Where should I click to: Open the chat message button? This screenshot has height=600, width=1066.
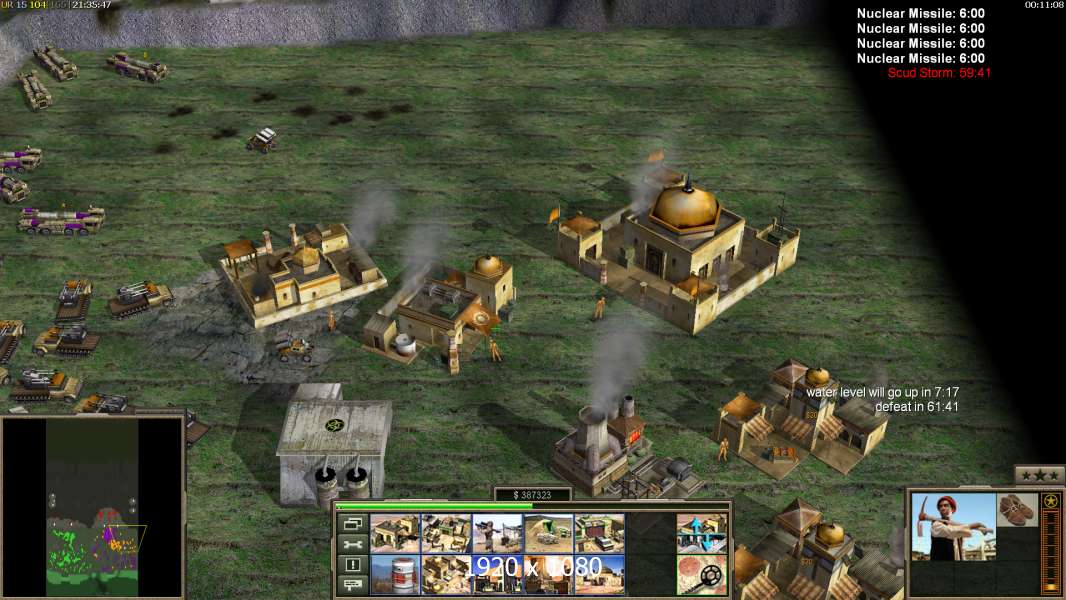point(351,586)
